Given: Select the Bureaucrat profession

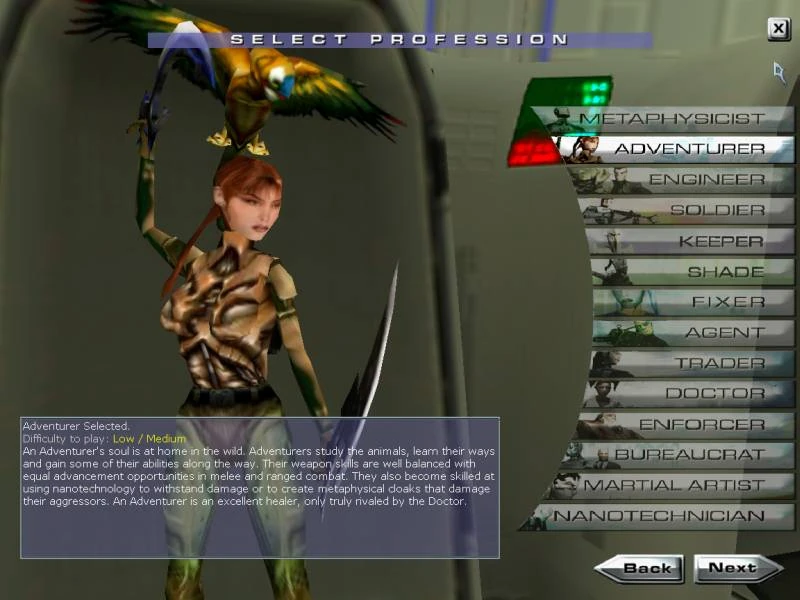Looking at the screenshot, I should 689,455.
